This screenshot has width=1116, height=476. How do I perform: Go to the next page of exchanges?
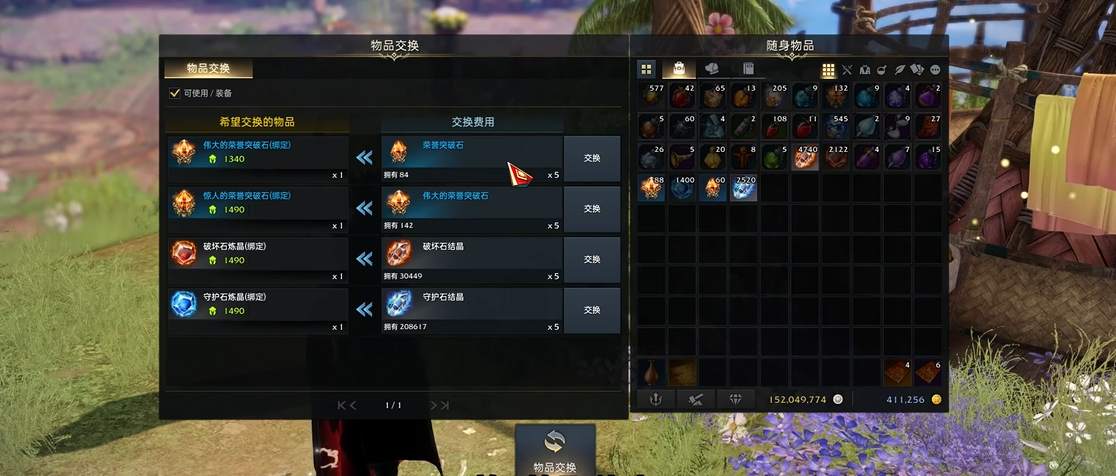coord(439,405)
